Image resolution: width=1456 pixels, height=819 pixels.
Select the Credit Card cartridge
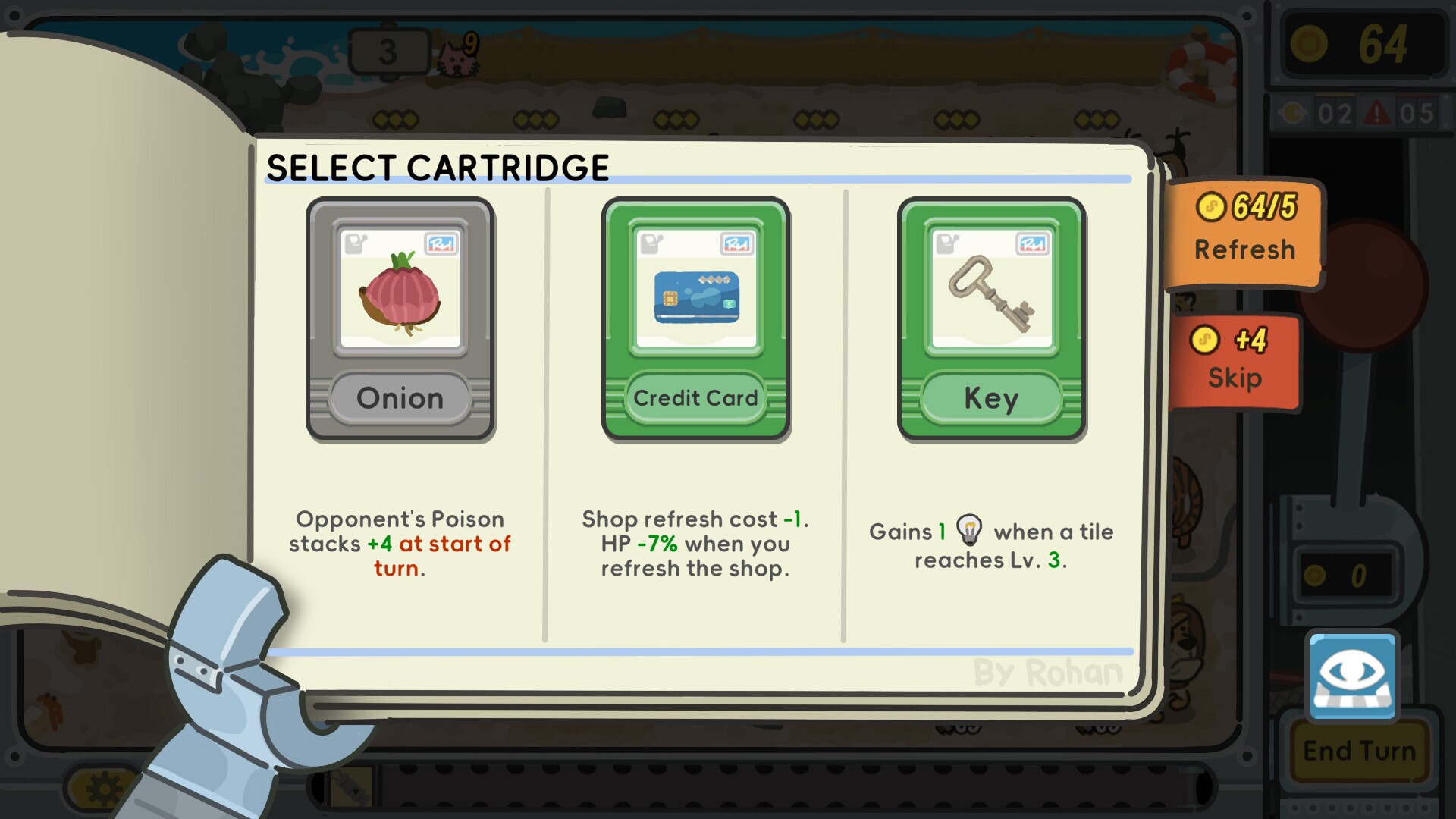(x=695, y=318)
